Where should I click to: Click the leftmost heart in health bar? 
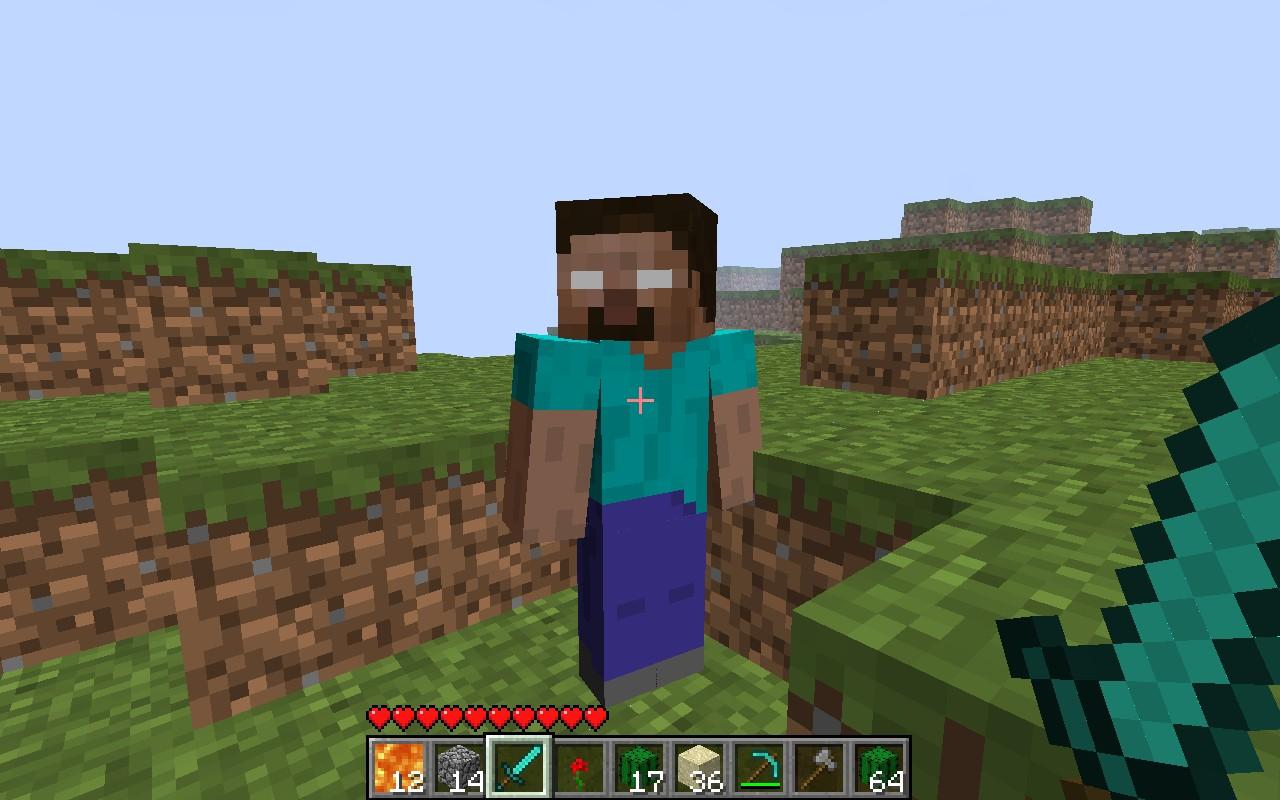click(380, 716)
